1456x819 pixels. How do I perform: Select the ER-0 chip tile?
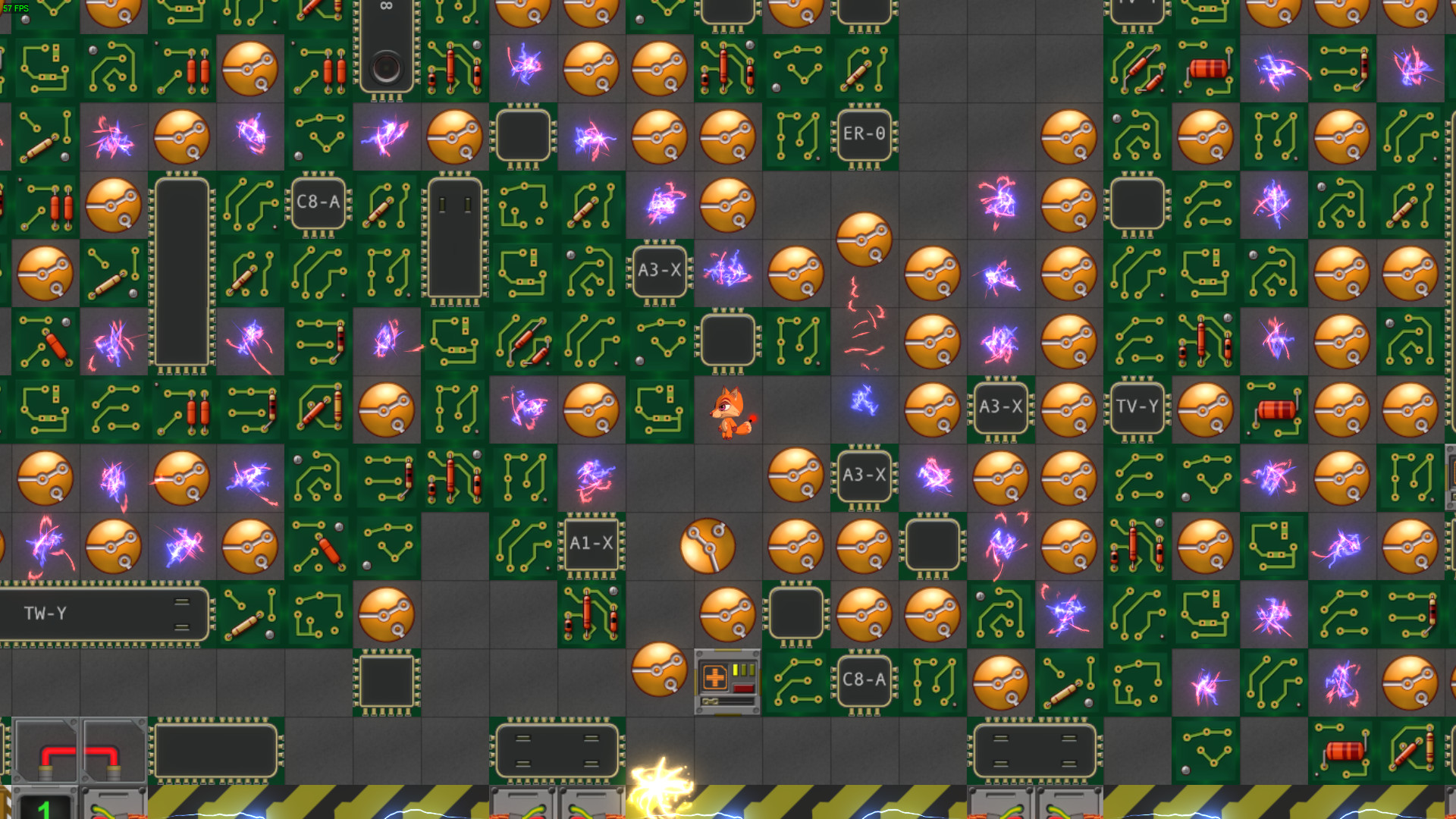point(864,135)
